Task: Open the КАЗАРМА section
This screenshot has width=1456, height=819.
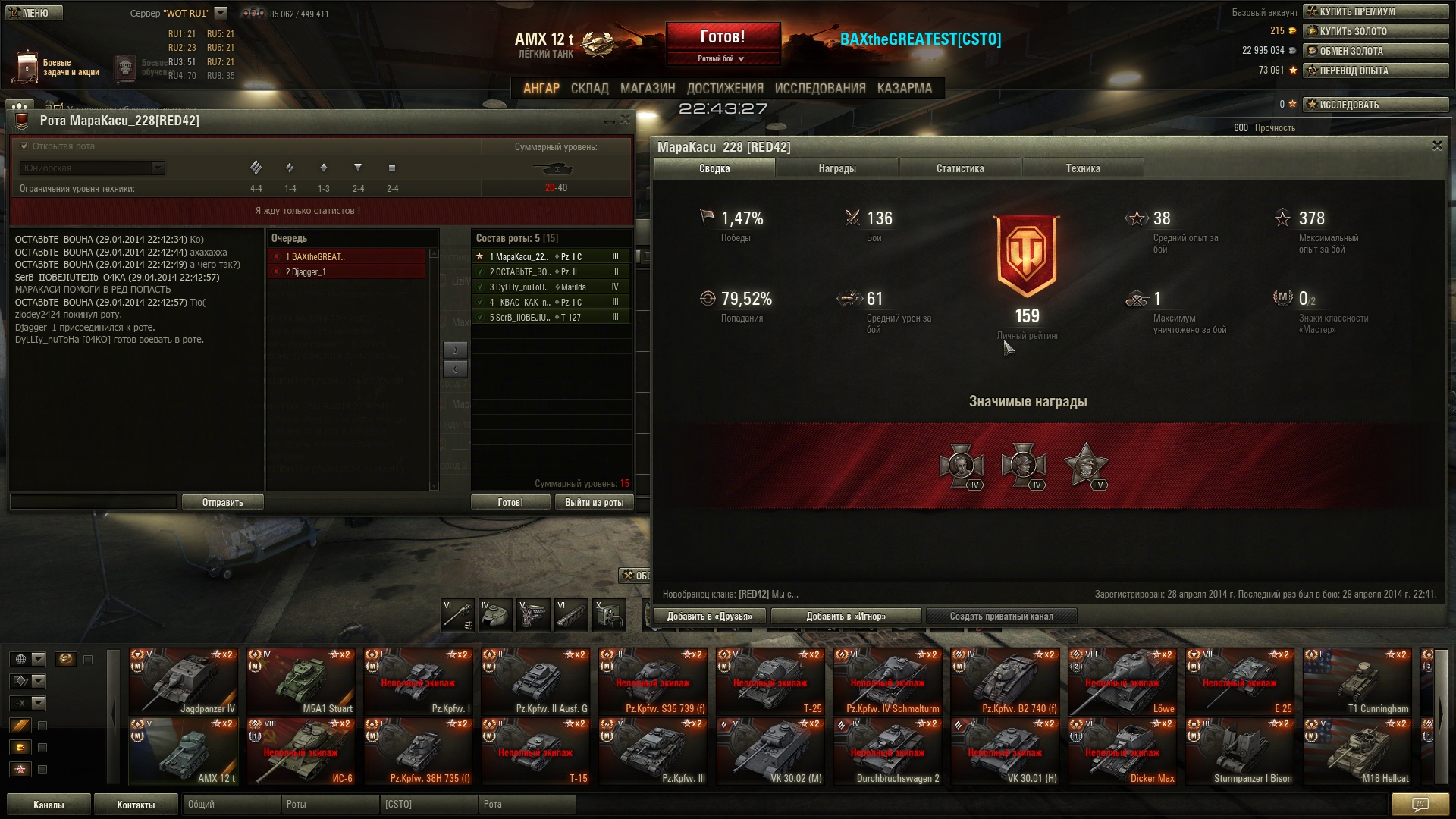Action: (904, 89)
